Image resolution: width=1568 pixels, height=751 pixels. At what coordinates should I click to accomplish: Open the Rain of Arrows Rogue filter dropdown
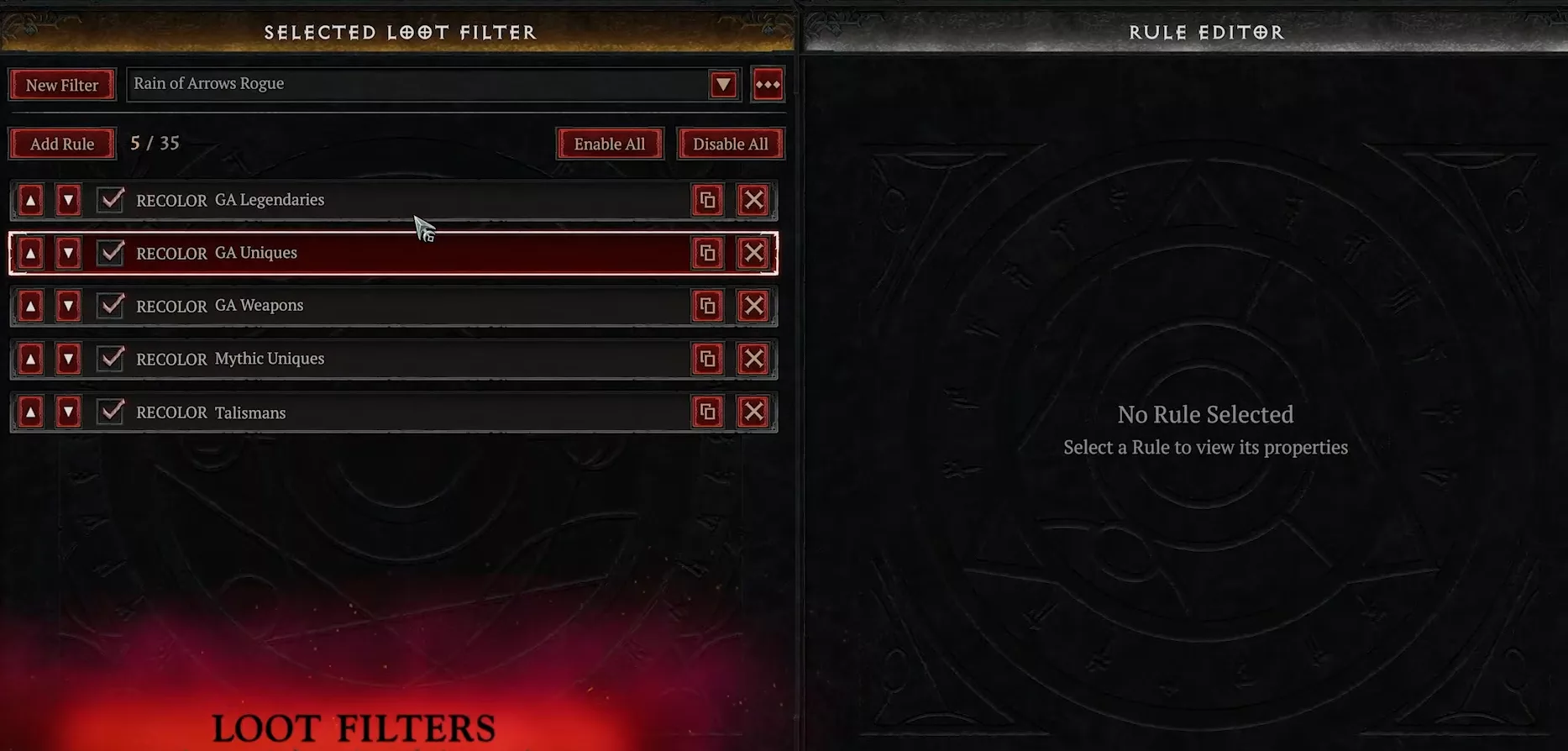coord(723,85)
